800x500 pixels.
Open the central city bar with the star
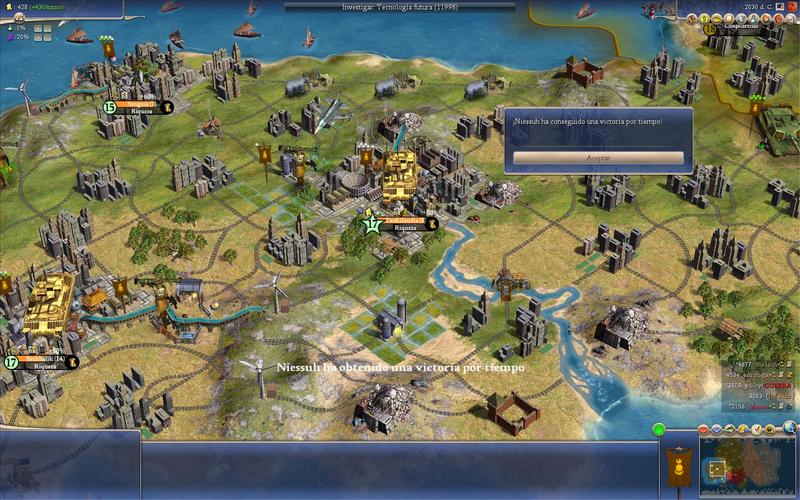tap(402, 224)
